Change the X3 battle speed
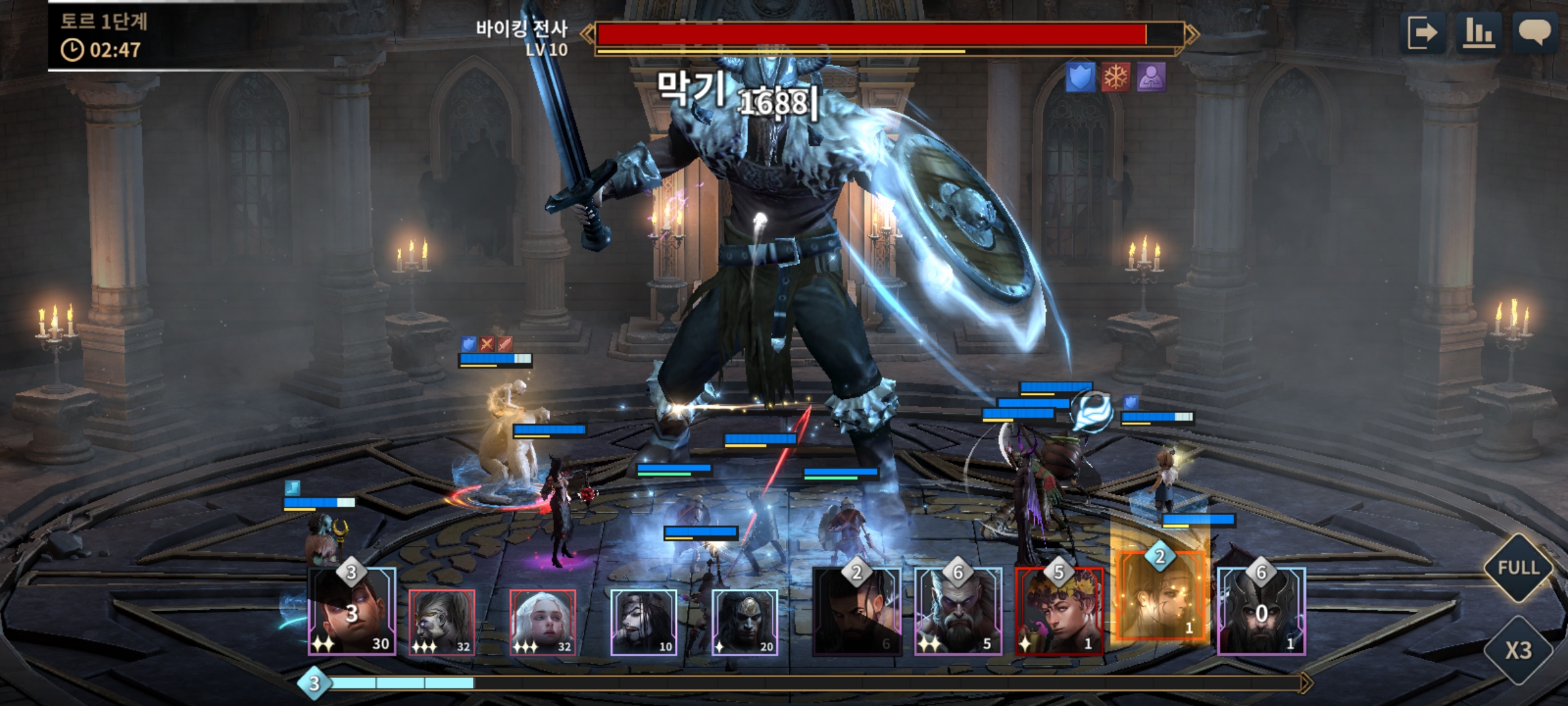 tap(1518, 650)
